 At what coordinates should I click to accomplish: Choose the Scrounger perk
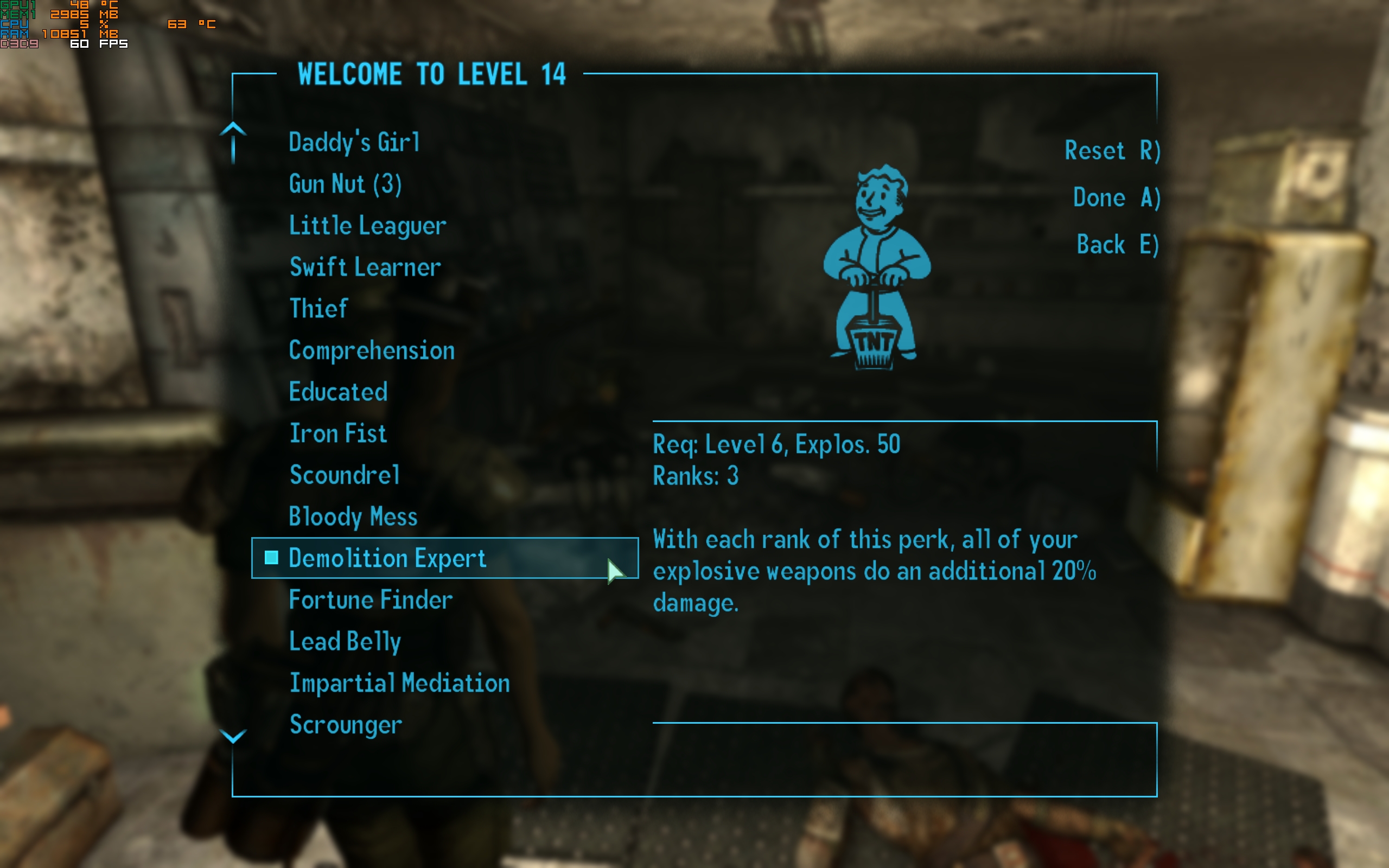[x=346, y=724]
